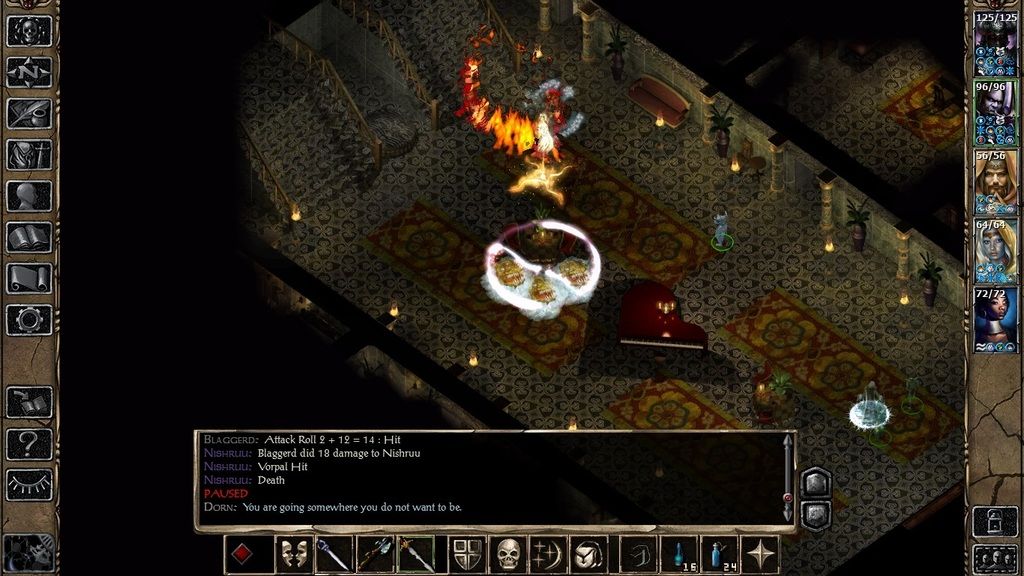Image resolution: width=1024 pixels, height=576 pixels.
Task: Open game options with the gear icon
Action: [29, 320]
